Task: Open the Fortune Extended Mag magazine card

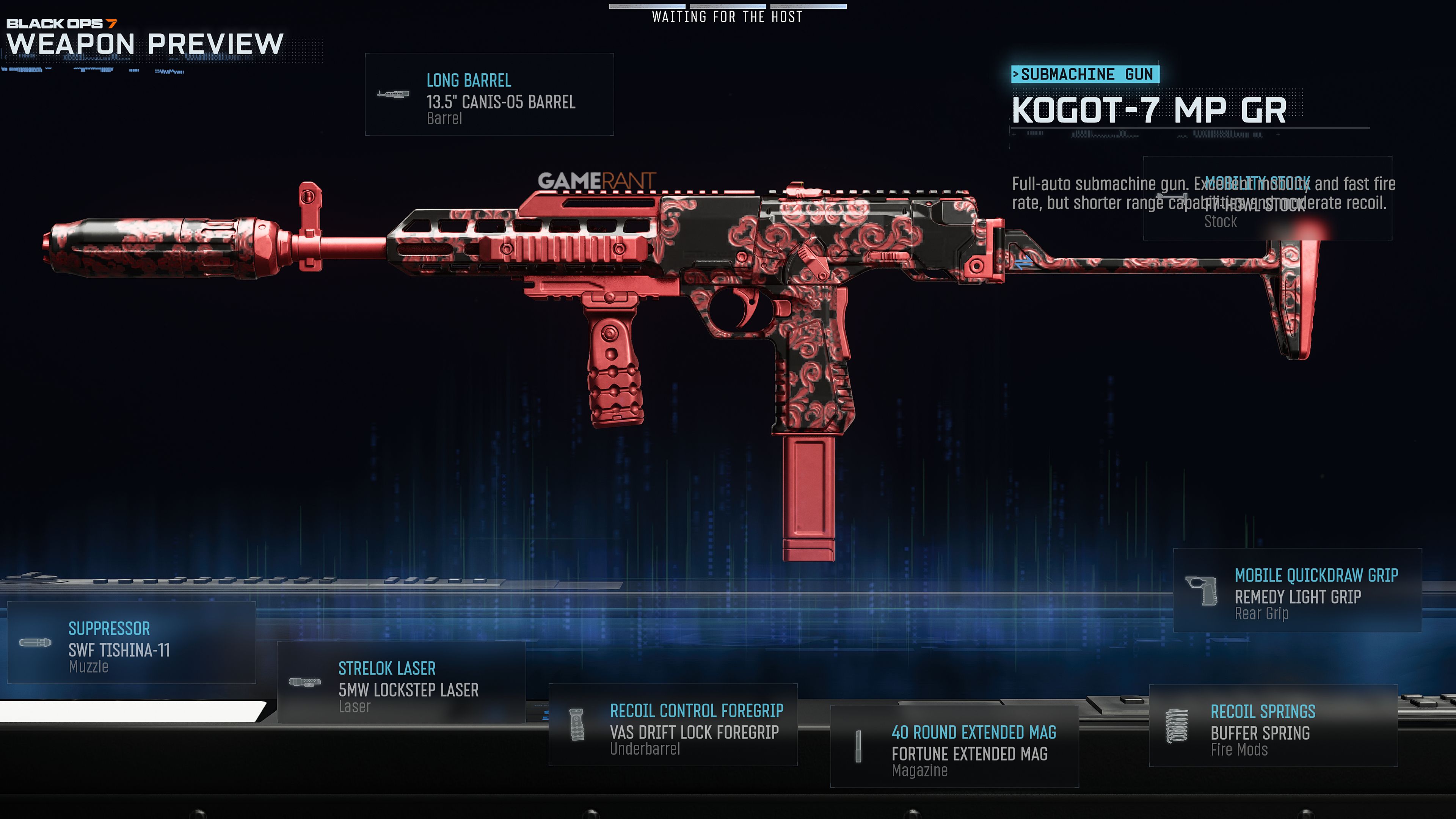Action: pos(954,747)
